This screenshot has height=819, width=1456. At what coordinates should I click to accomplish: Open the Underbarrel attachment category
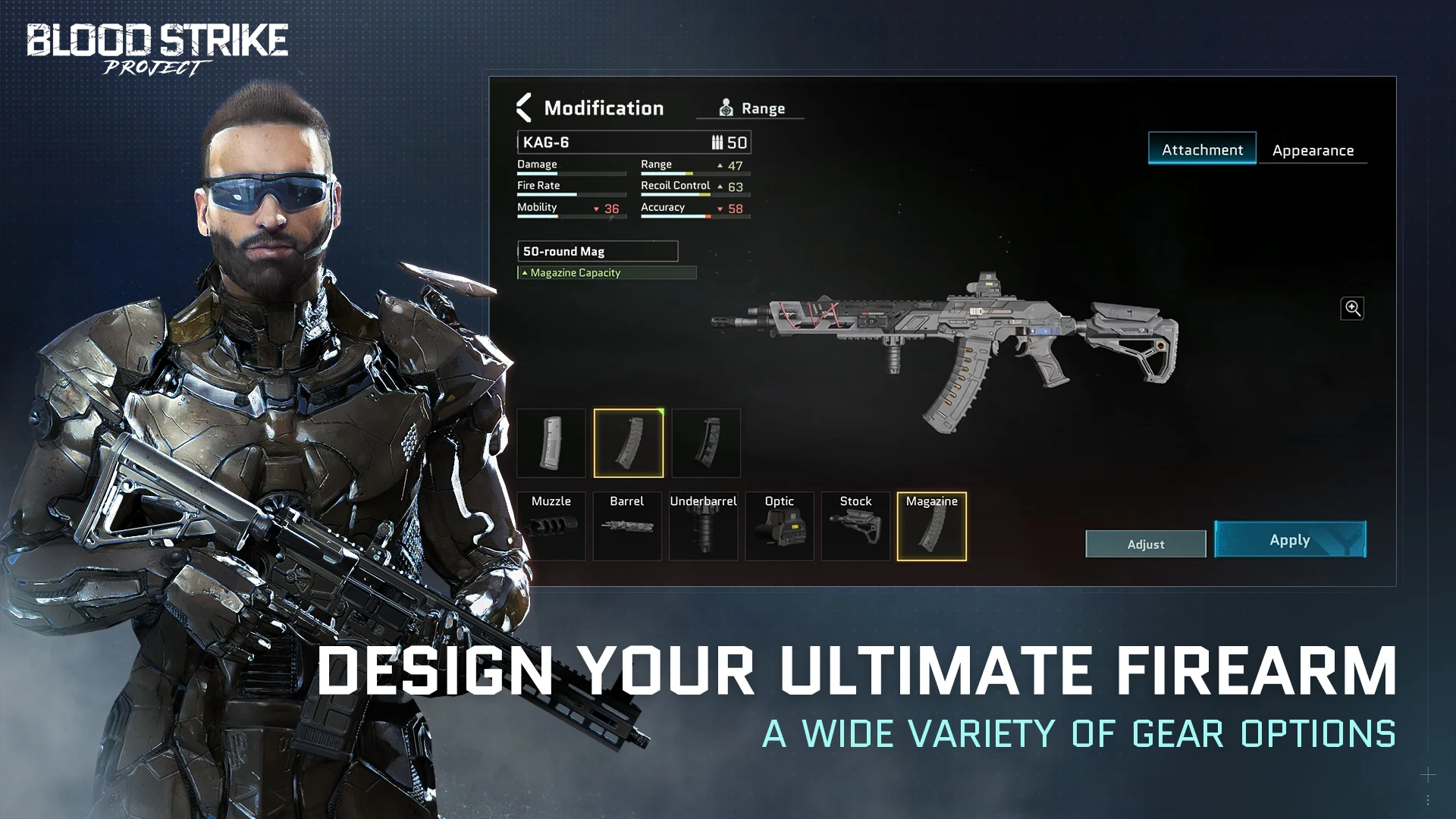point(704,527)
